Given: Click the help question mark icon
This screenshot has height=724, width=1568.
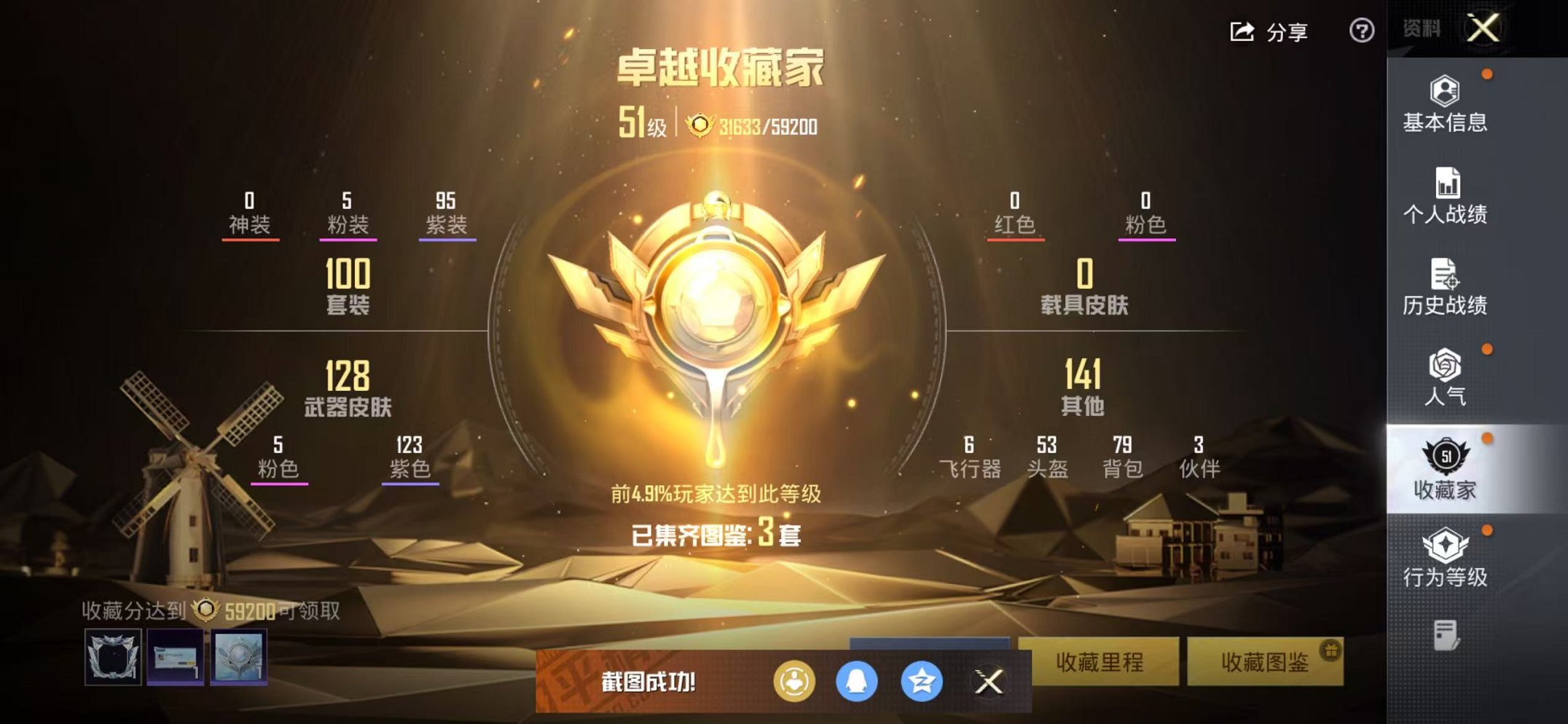Looking at the screenshot, I should coord(1361,32).
